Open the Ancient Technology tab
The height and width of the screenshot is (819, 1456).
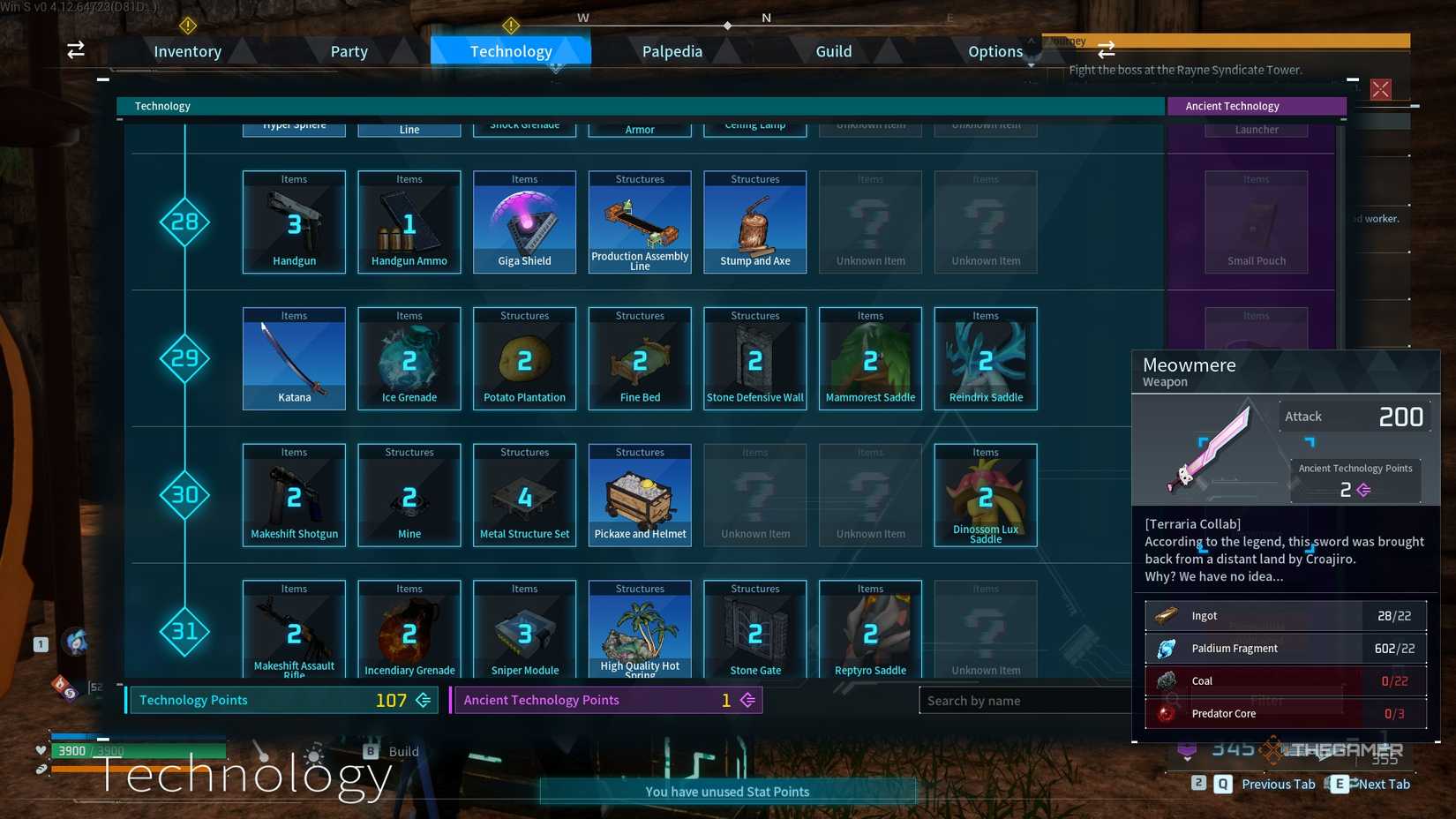click(1256, 106)
